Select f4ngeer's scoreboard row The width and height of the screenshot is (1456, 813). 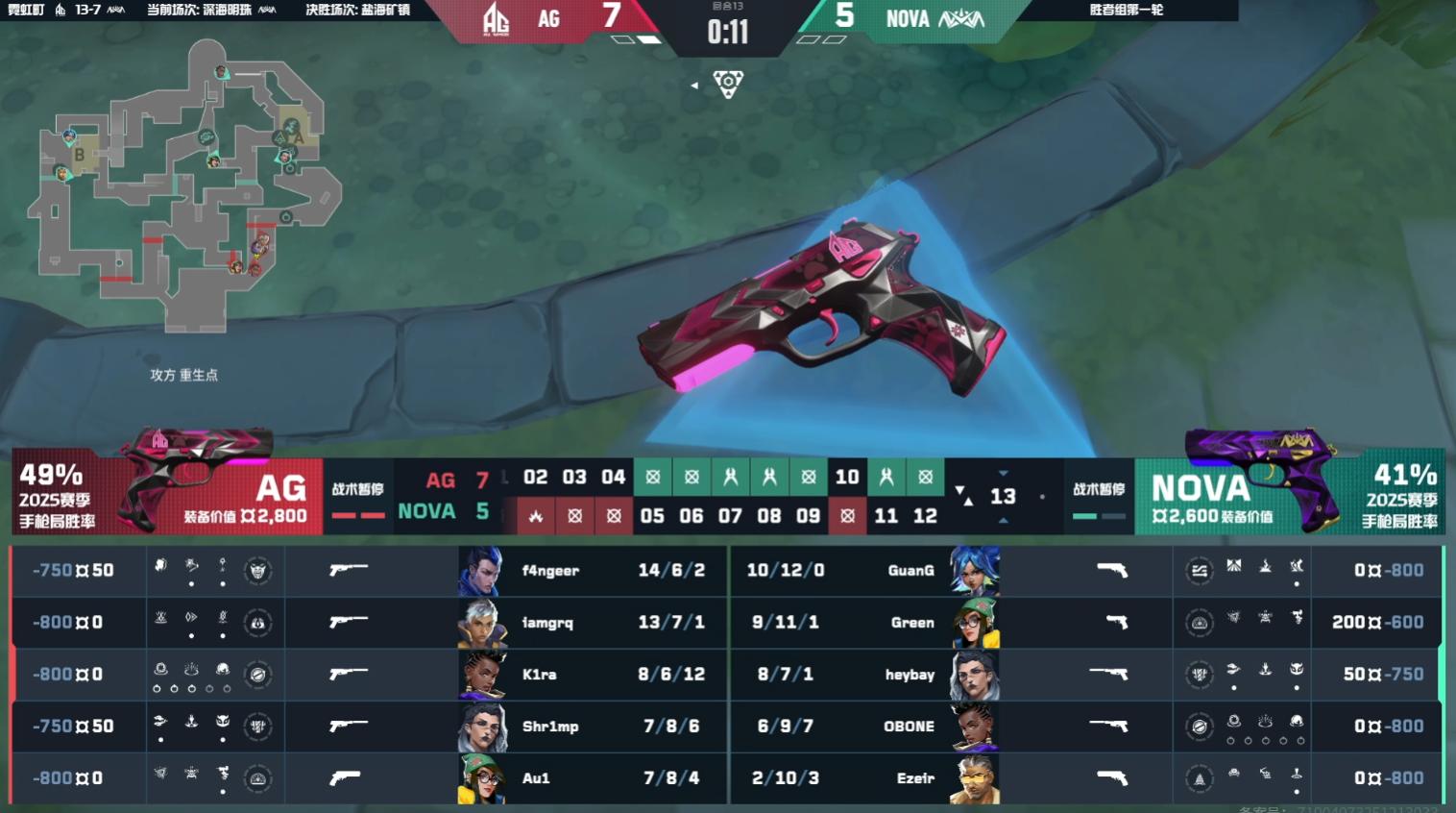pyautogui.click(x=550, y=571)
